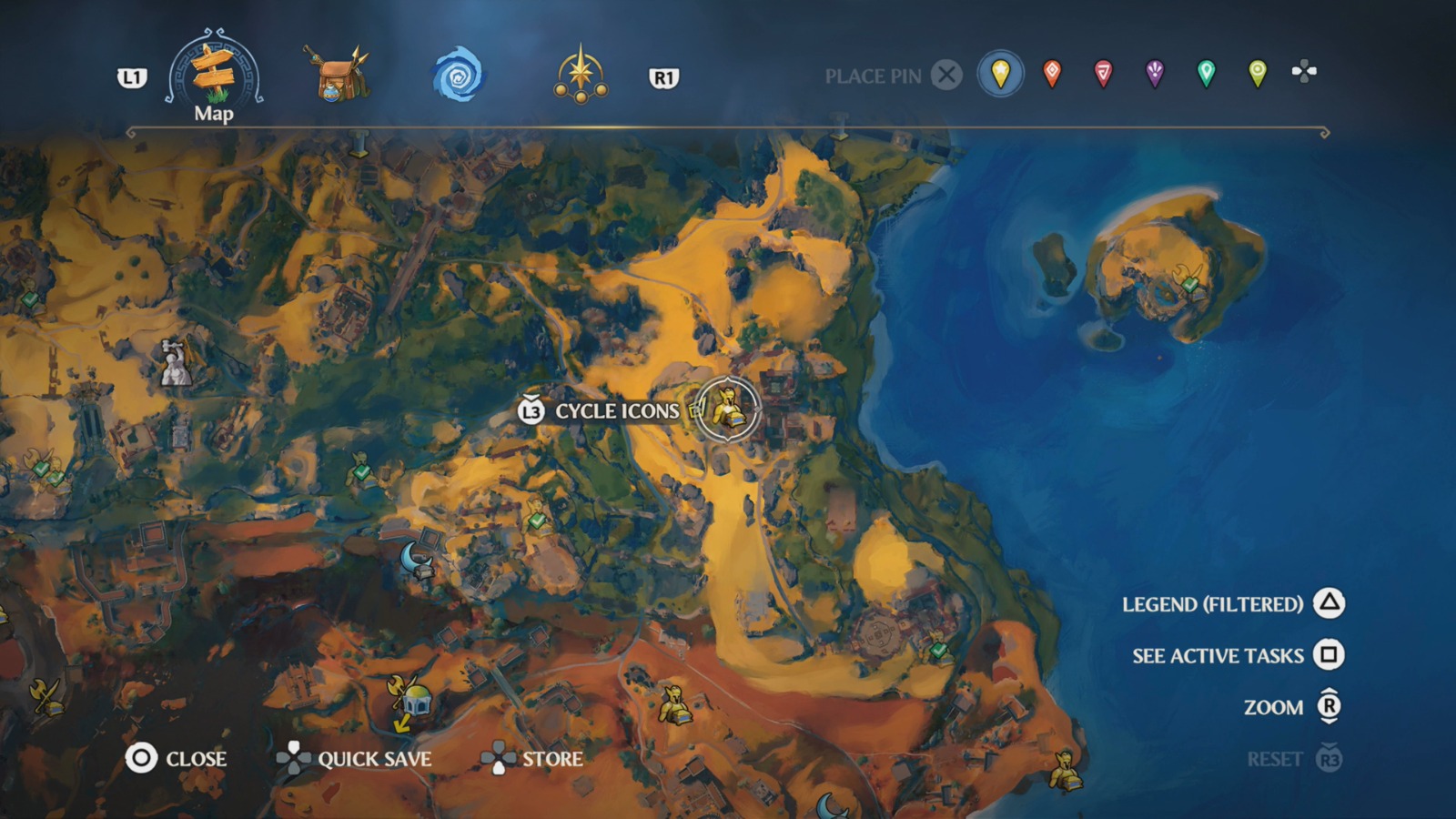
Task: Click the green checkmark marker on the island
Action: point(1188,286)
